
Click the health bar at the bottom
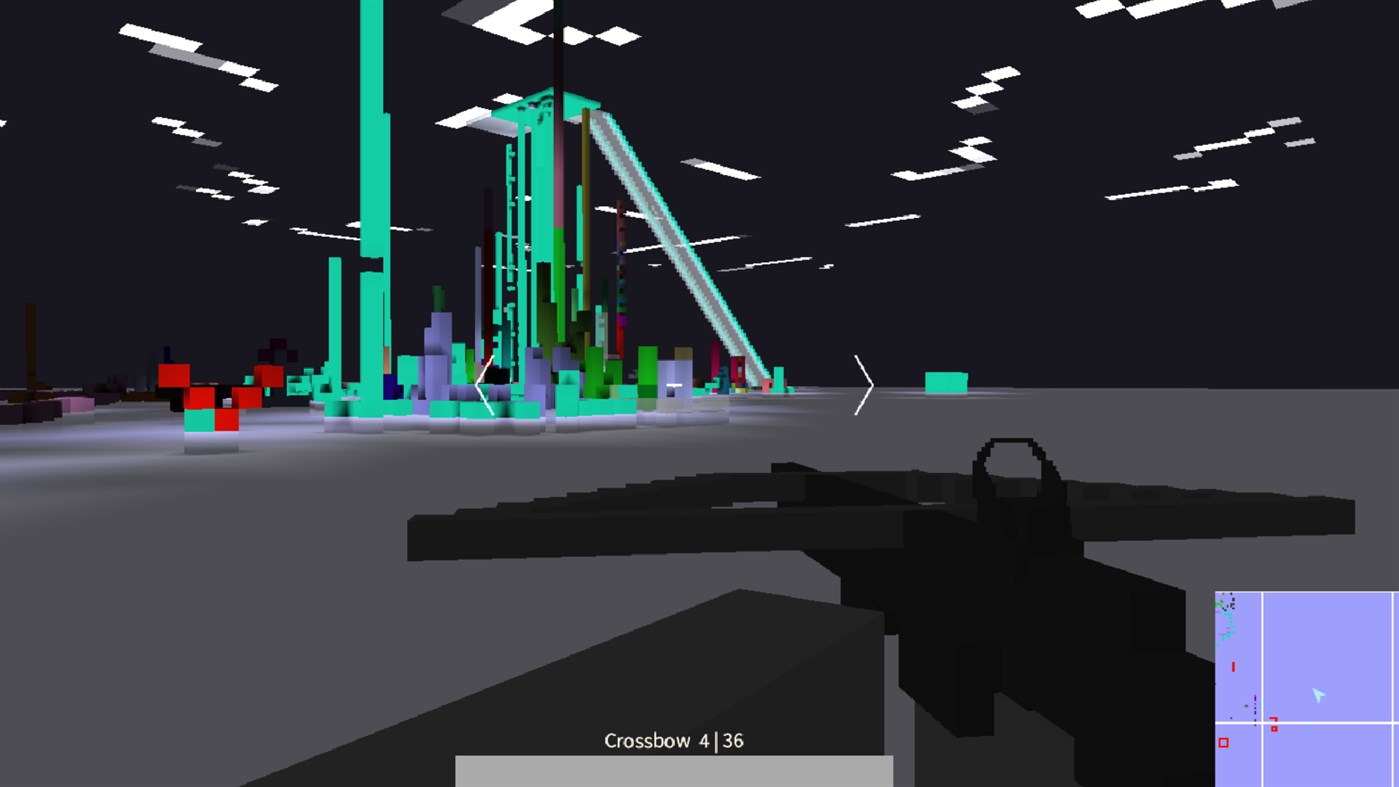pyautogui.click(x=674, y=770)
